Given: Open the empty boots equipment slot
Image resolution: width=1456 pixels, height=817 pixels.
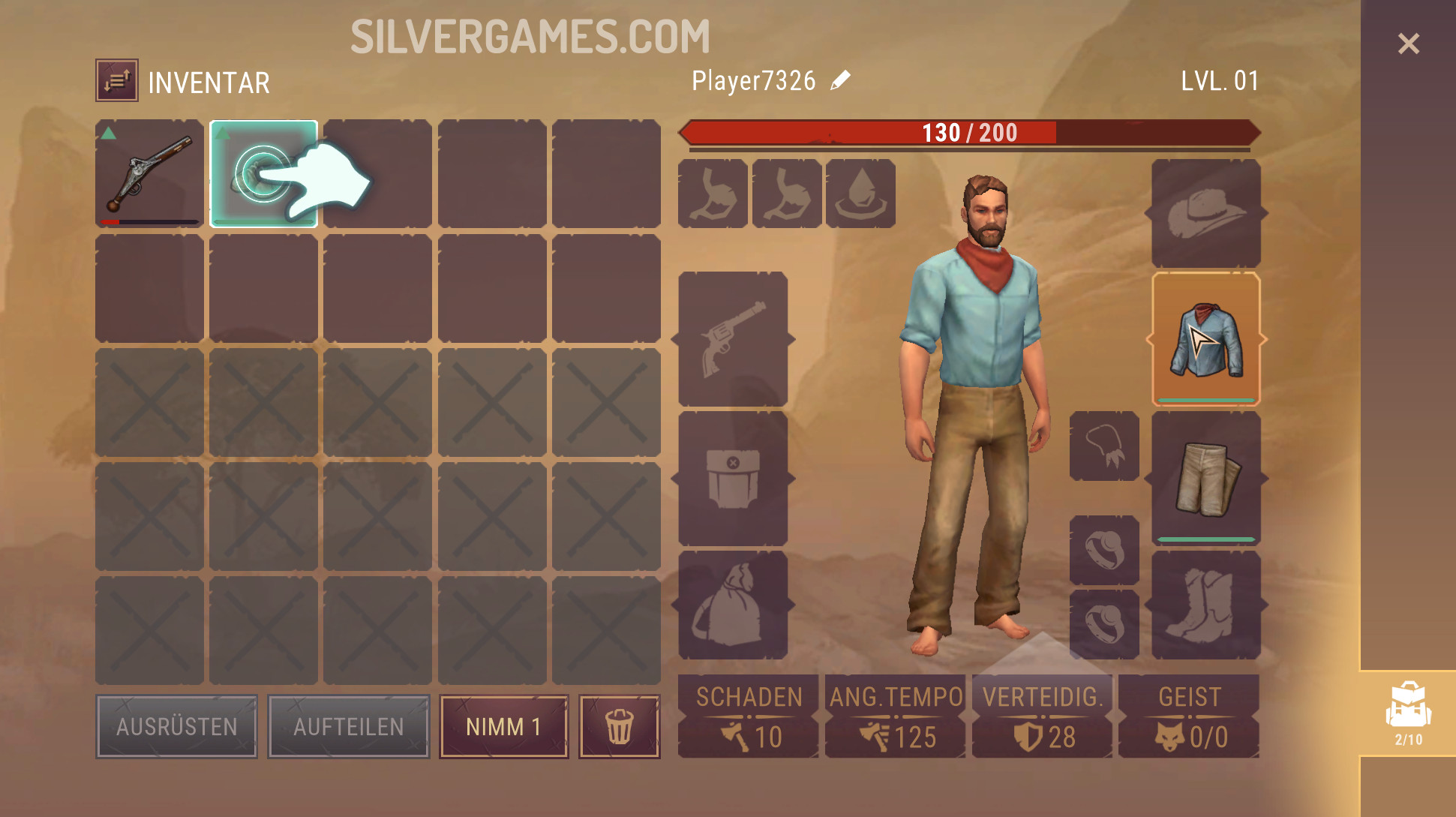Looking at the screenshot, I should click(x=1205, y=605).
